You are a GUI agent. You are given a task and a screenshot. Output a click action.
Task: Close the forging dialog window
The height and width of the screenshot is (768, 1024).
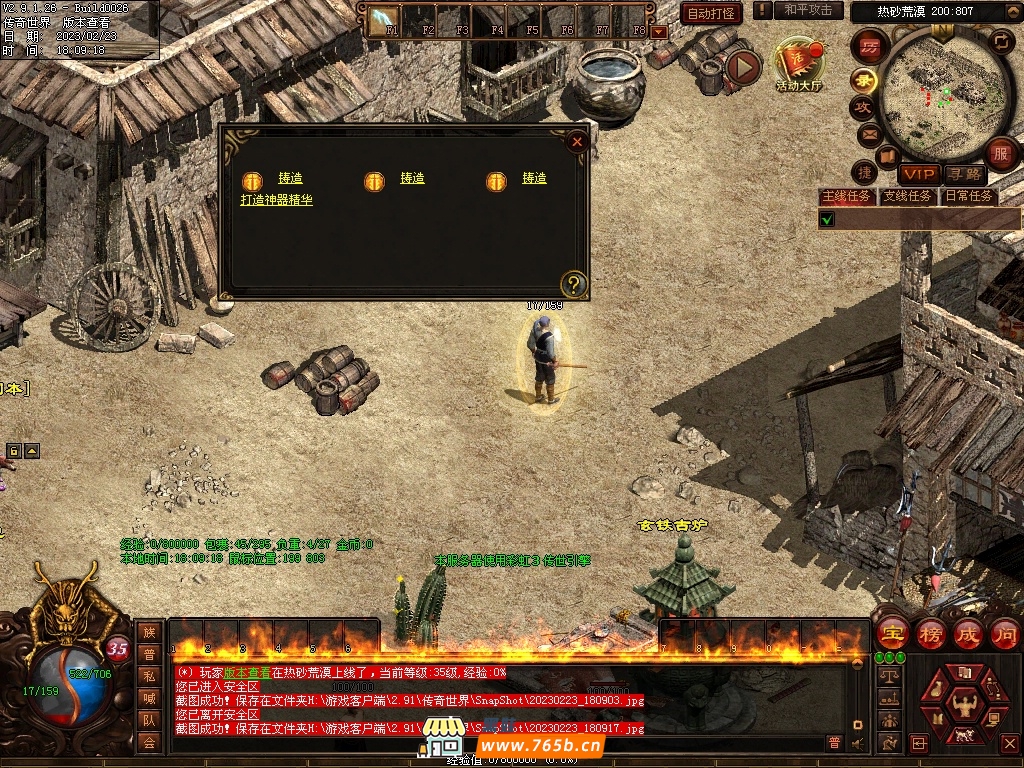click(577, 142)
